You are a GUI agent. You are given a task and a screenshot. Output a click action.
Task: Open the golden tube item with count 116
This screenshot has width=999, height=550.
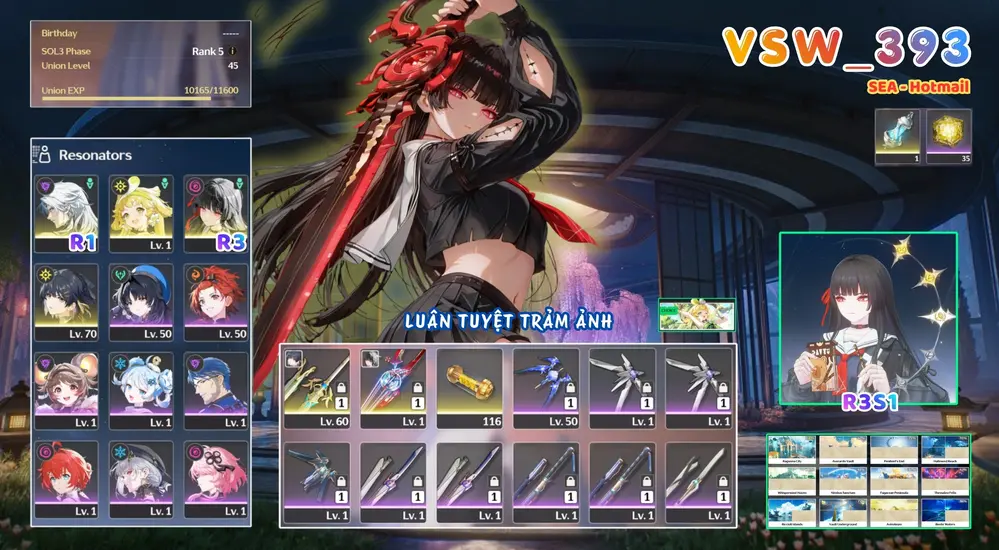(469, 388)
